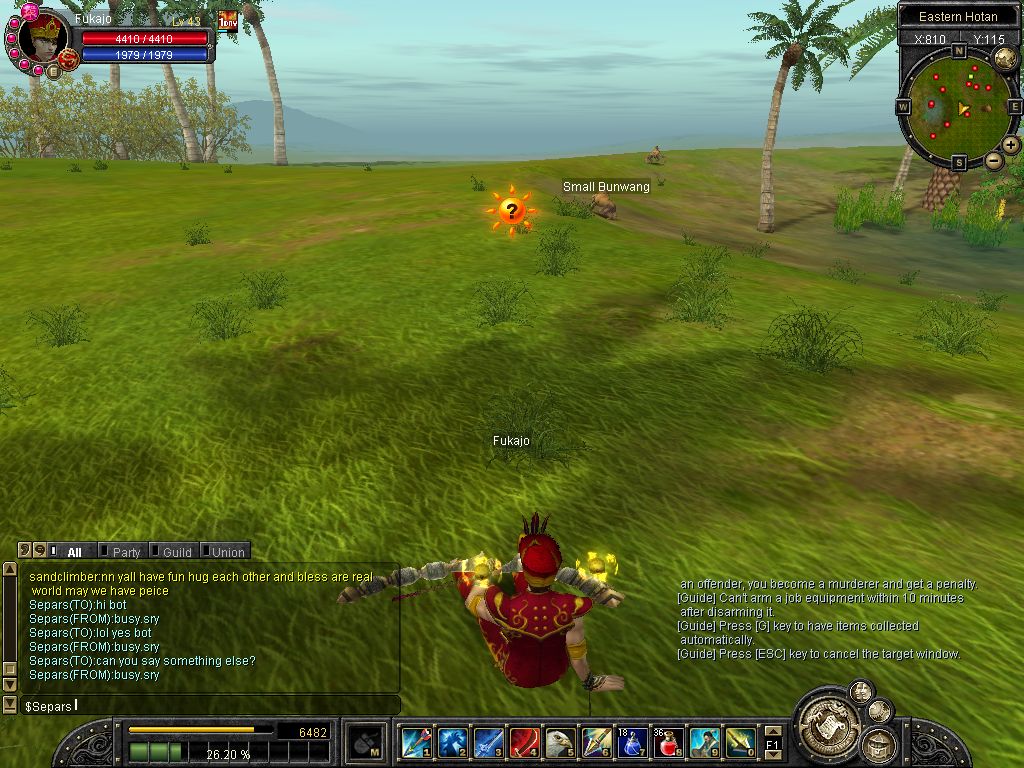Image resolution: width=1024 pixels, height=768 pixels.
Task: Use the blue mana potion in slot 7
Action: pos(632,743)
